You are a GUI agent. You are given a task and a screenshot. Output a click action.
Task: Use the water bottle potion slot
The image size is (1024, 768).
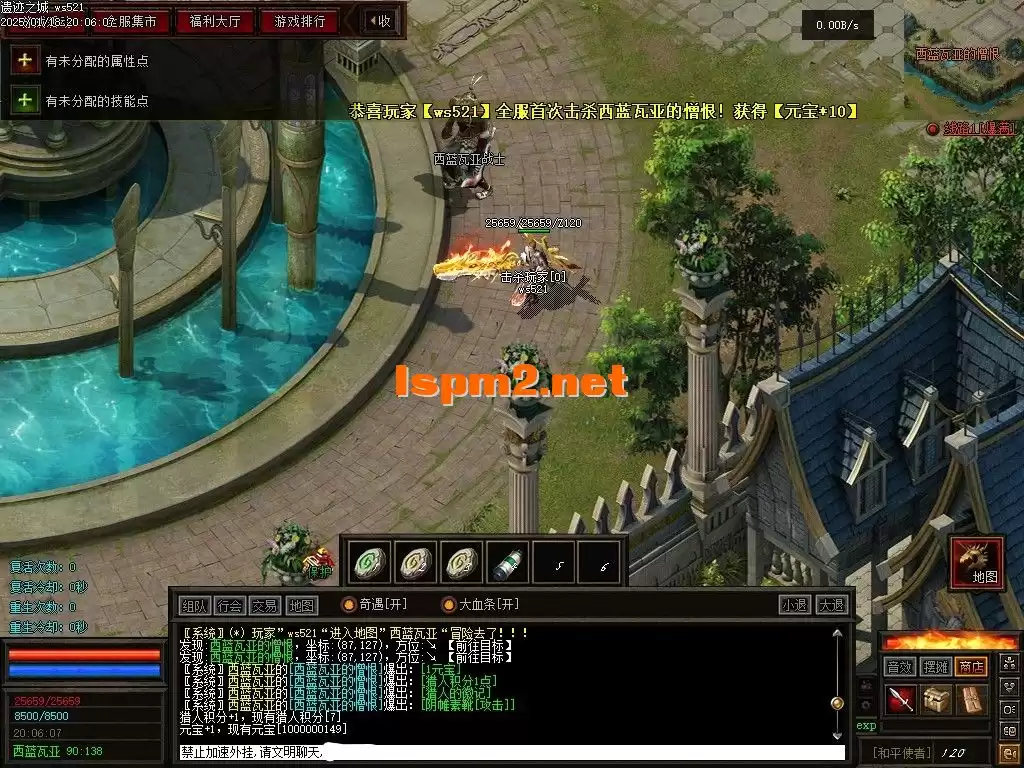507,564
